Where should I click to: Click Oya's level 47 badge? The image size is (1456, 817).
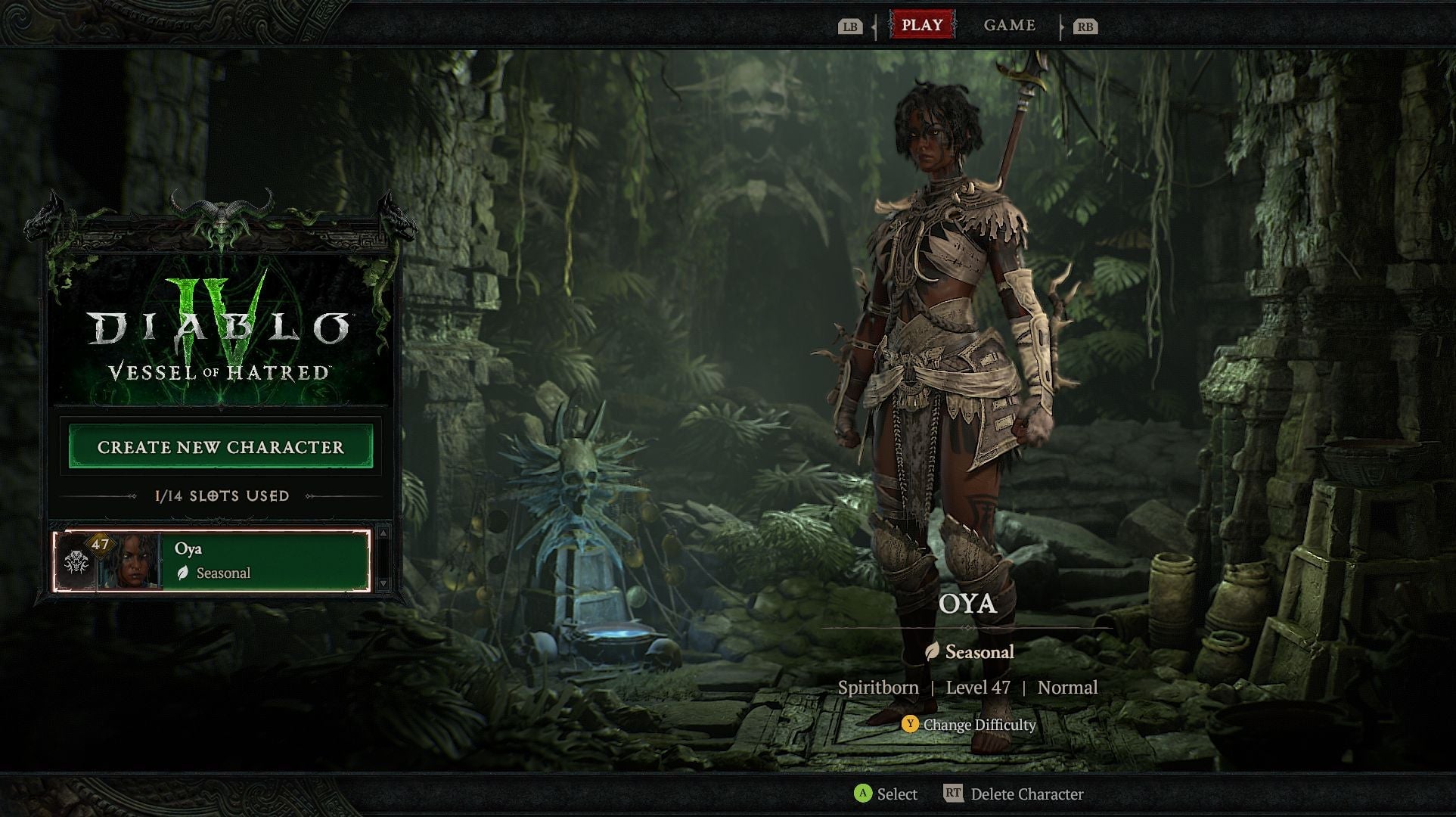[x=100, y=545]
